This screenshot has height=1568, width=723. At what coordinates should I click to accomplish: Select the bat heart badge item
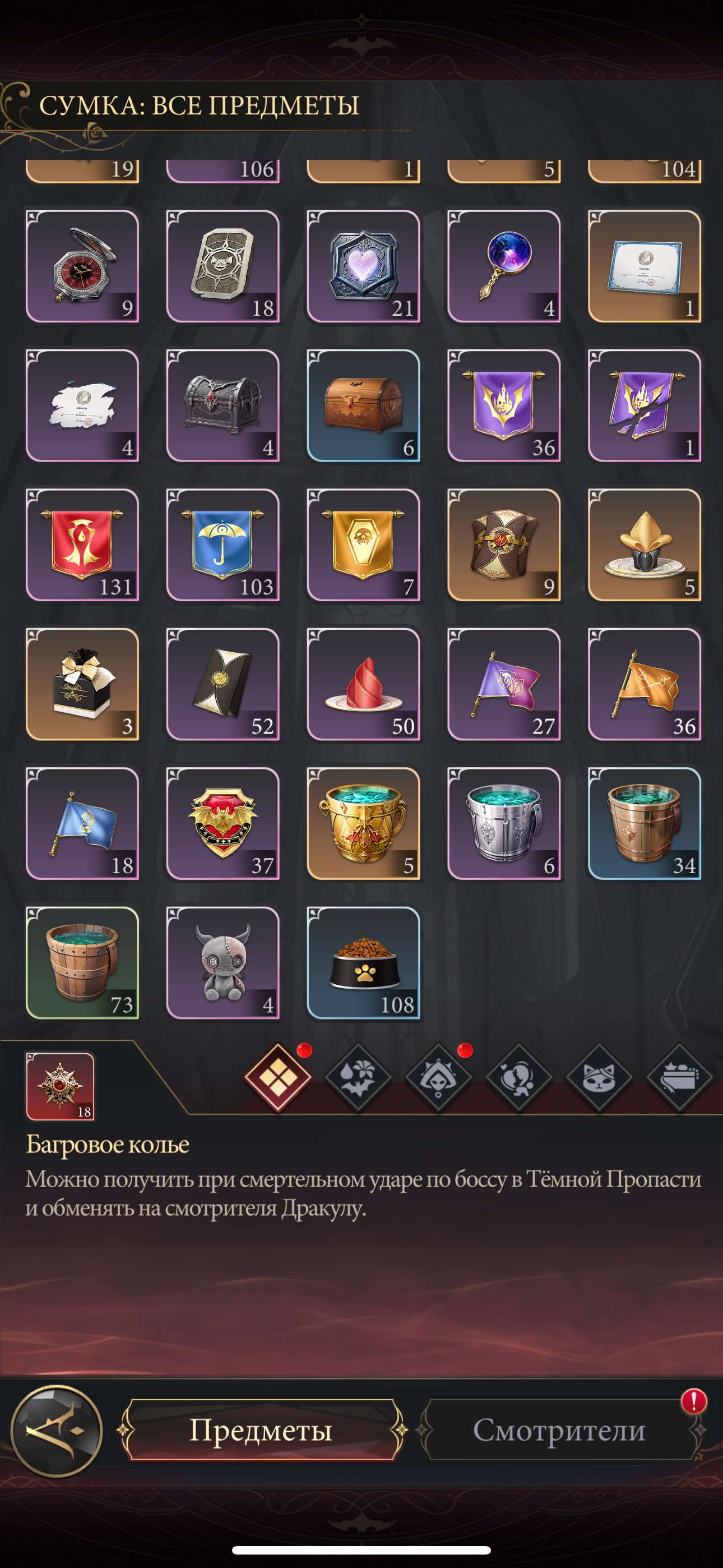(223, 824)
